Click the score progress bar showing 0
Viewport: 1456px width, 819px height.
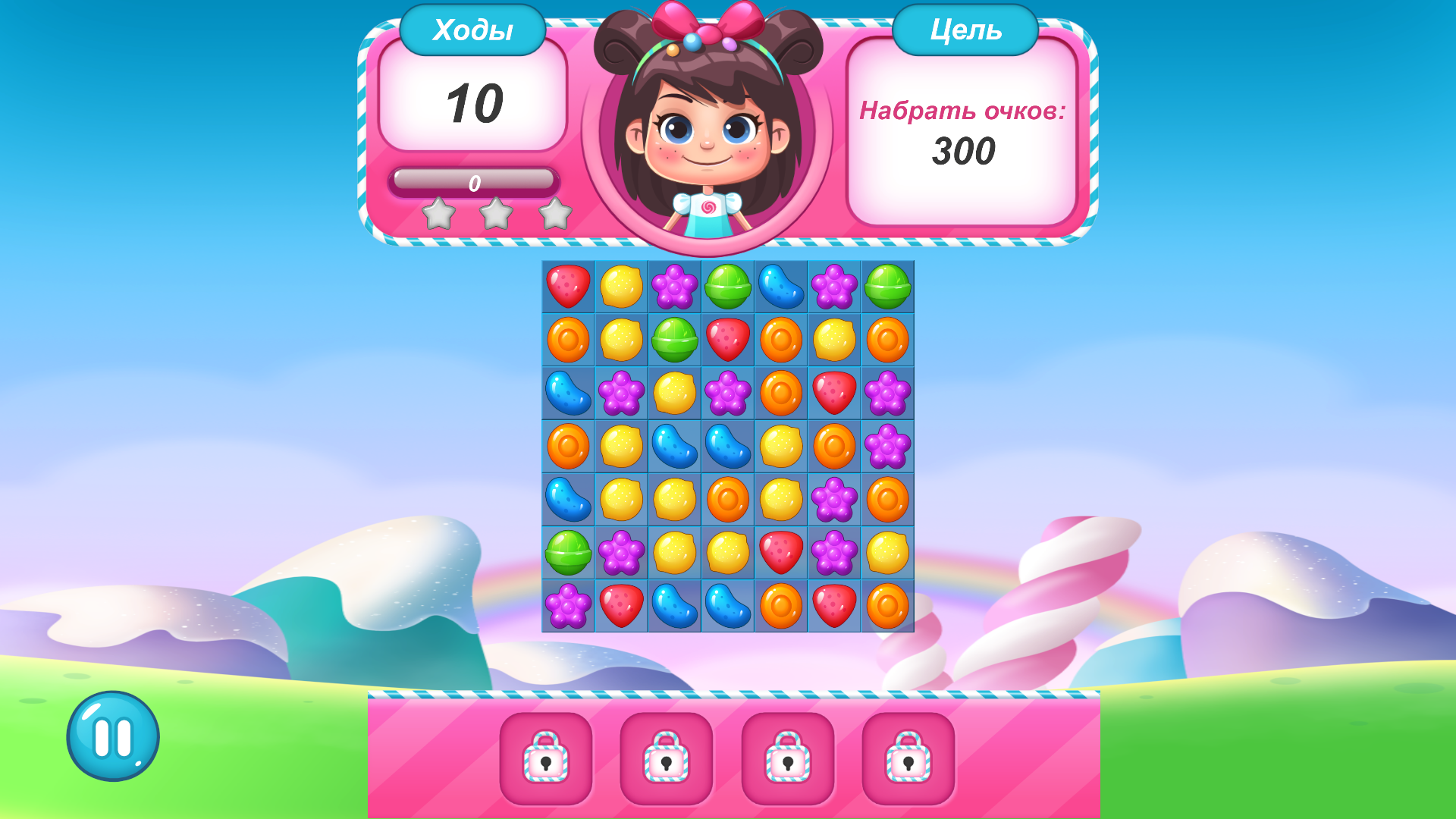(x=474, y=180)
